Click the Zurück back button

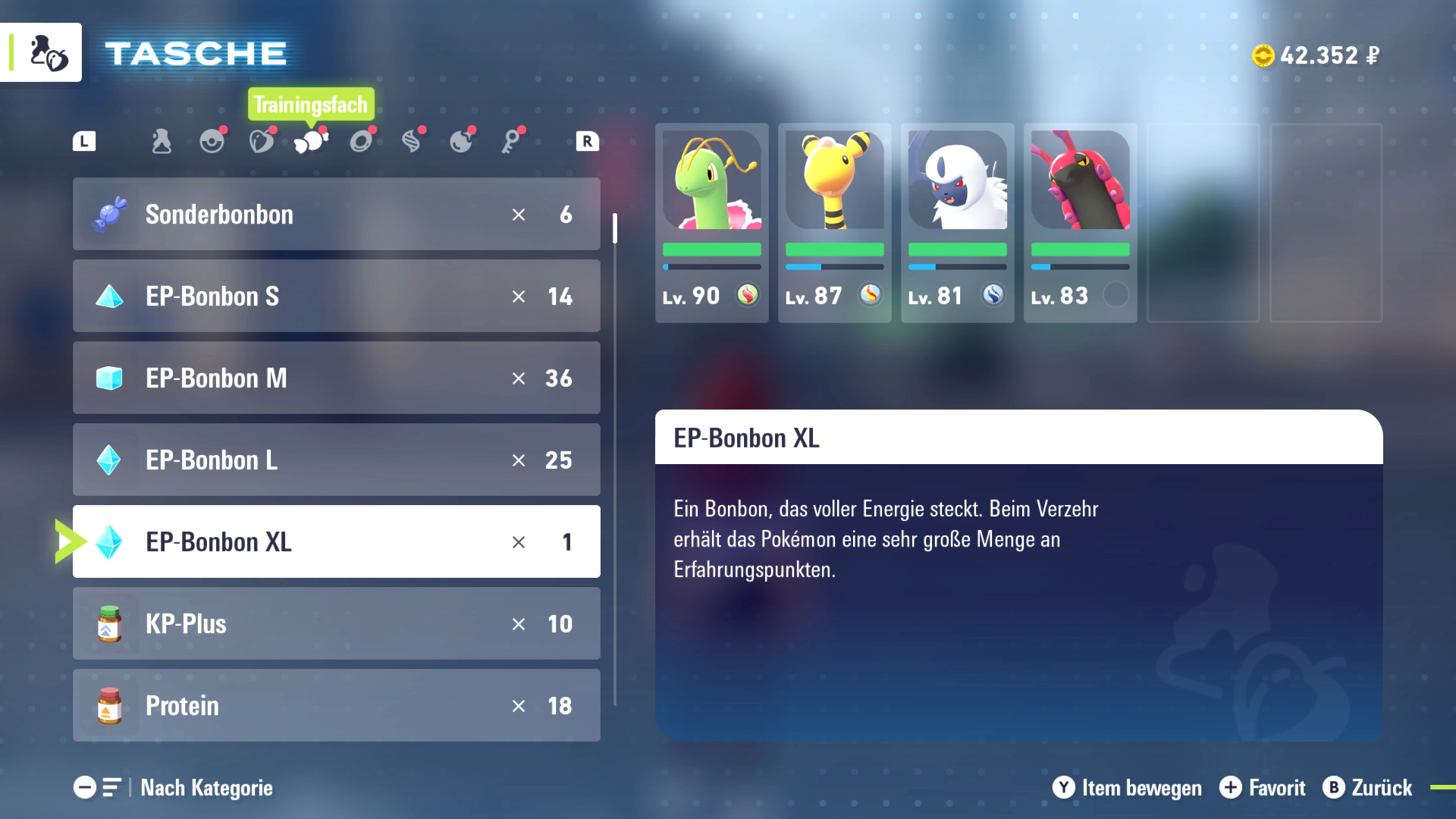pos(1368,788)
